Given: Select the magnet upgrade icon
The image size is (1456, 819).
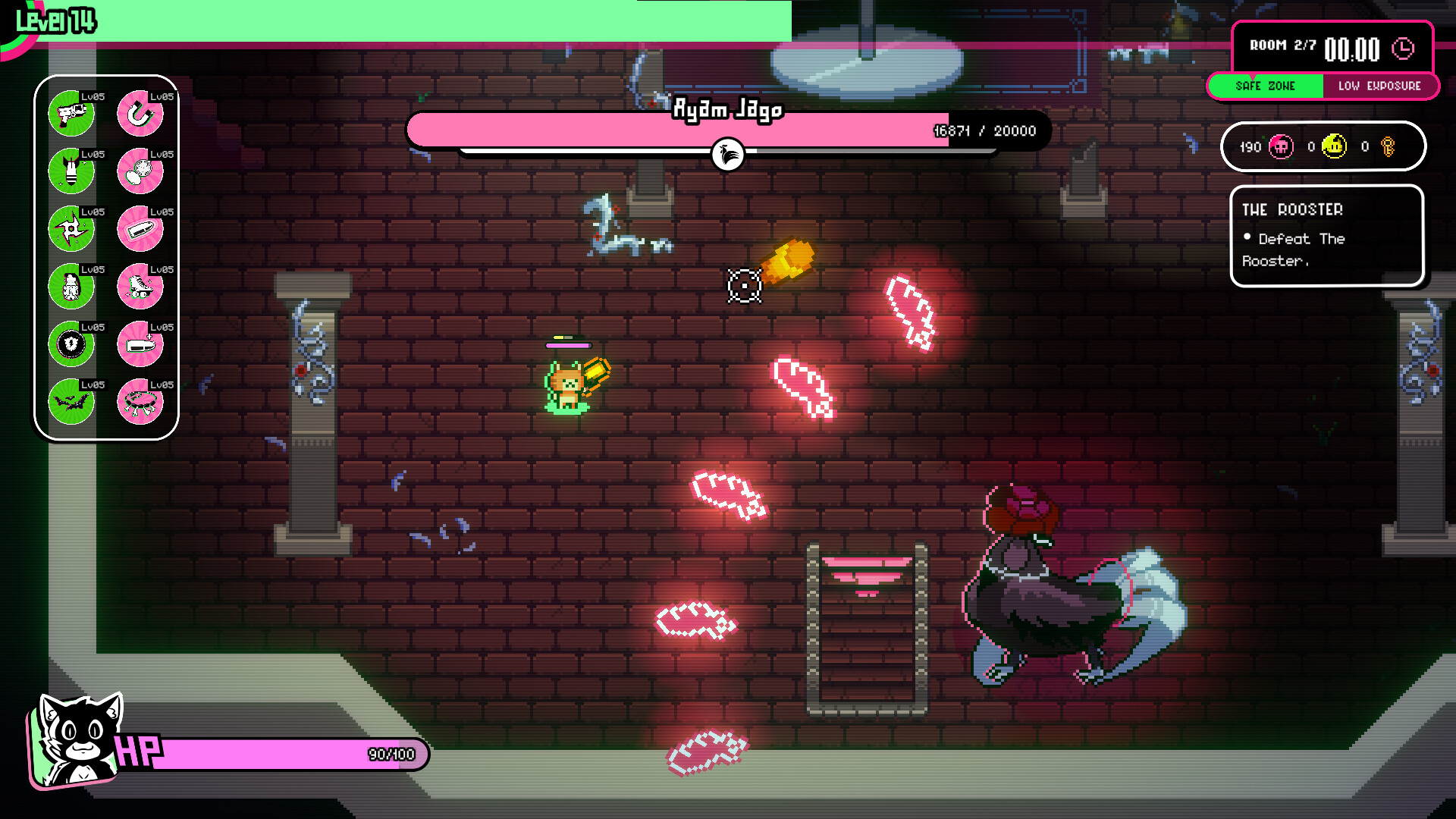Looking at the screenshot, I should (141, 112).
